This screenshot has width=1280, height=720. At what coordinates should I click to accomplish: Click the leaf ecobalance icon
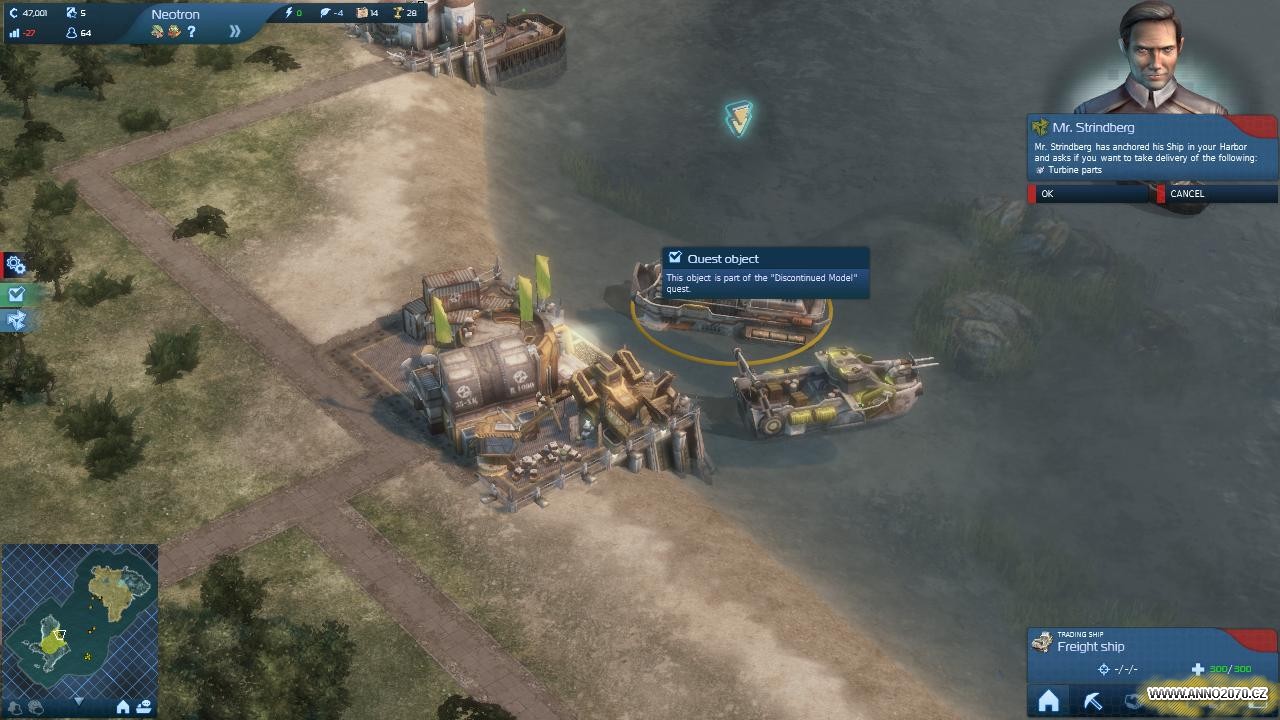(325, 13)
